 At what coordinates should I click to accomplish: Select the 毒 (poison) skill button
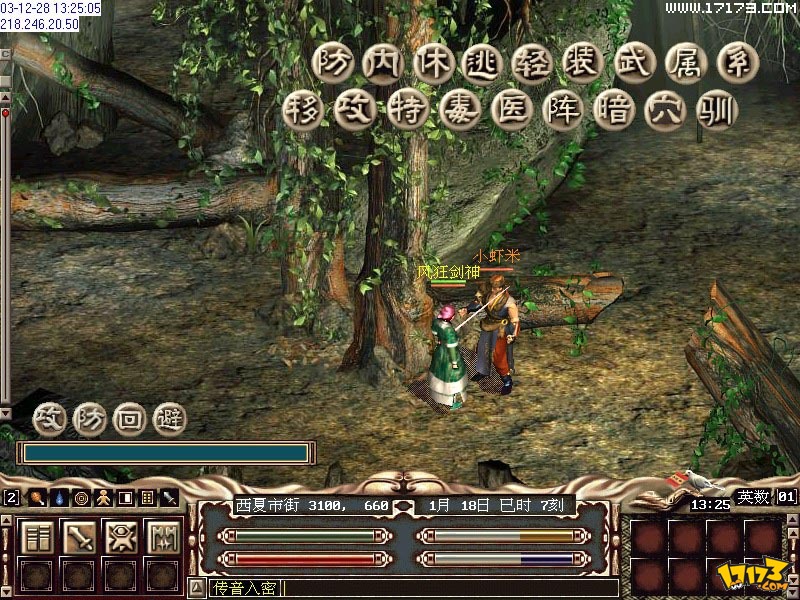click(x=459, y=108)
